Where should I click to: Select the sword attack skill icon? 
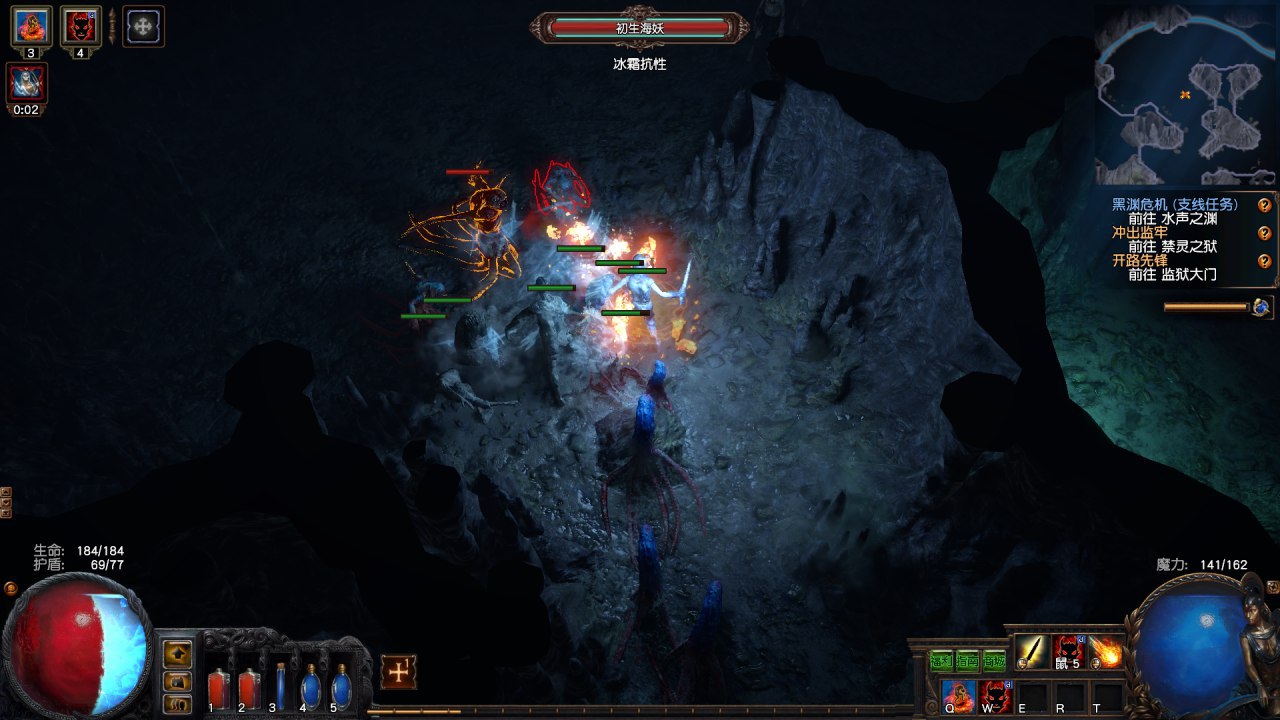click(1032, 653)
